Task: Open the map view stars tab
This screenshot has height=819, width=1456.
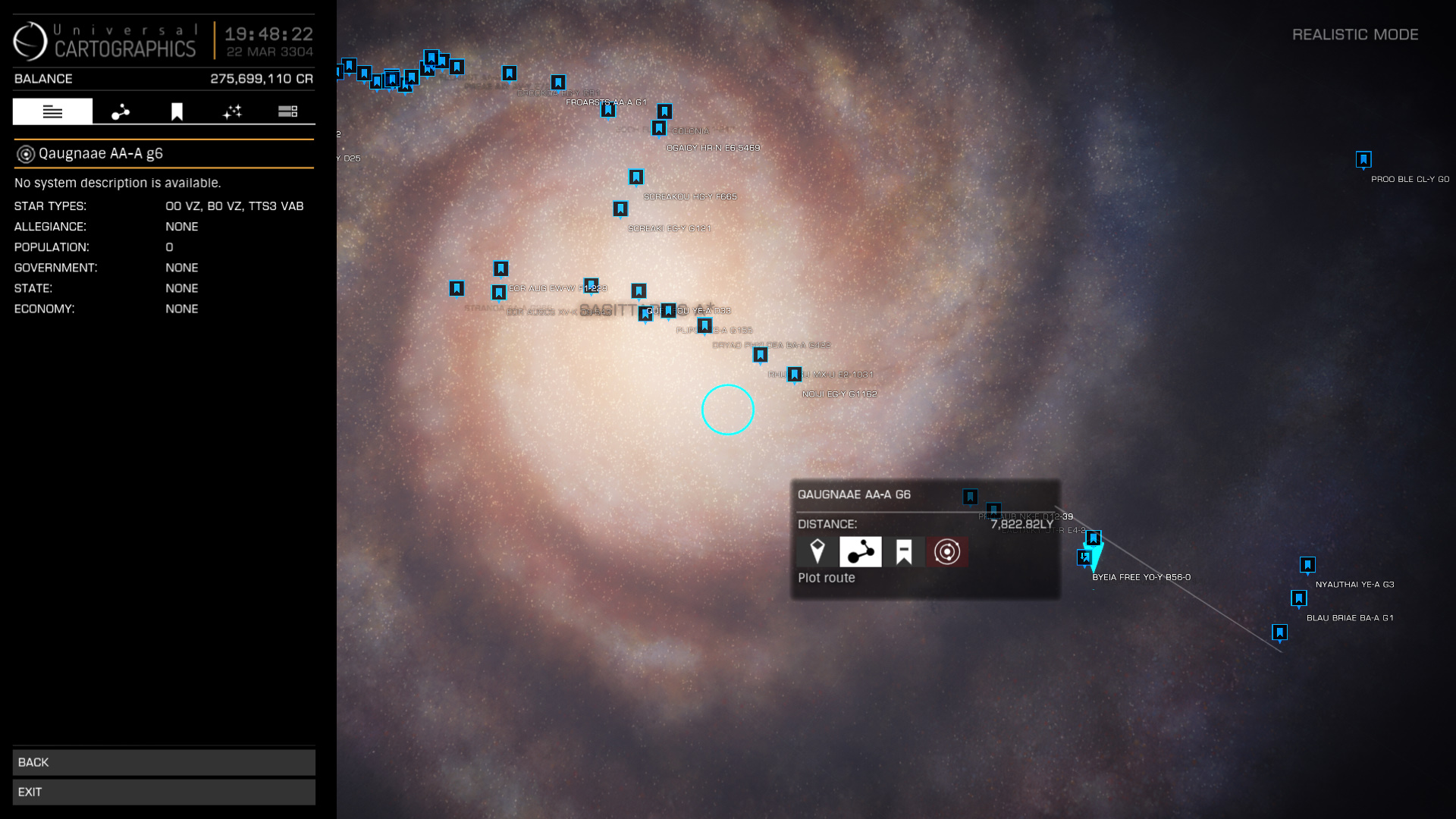Action: click(232, 111)
